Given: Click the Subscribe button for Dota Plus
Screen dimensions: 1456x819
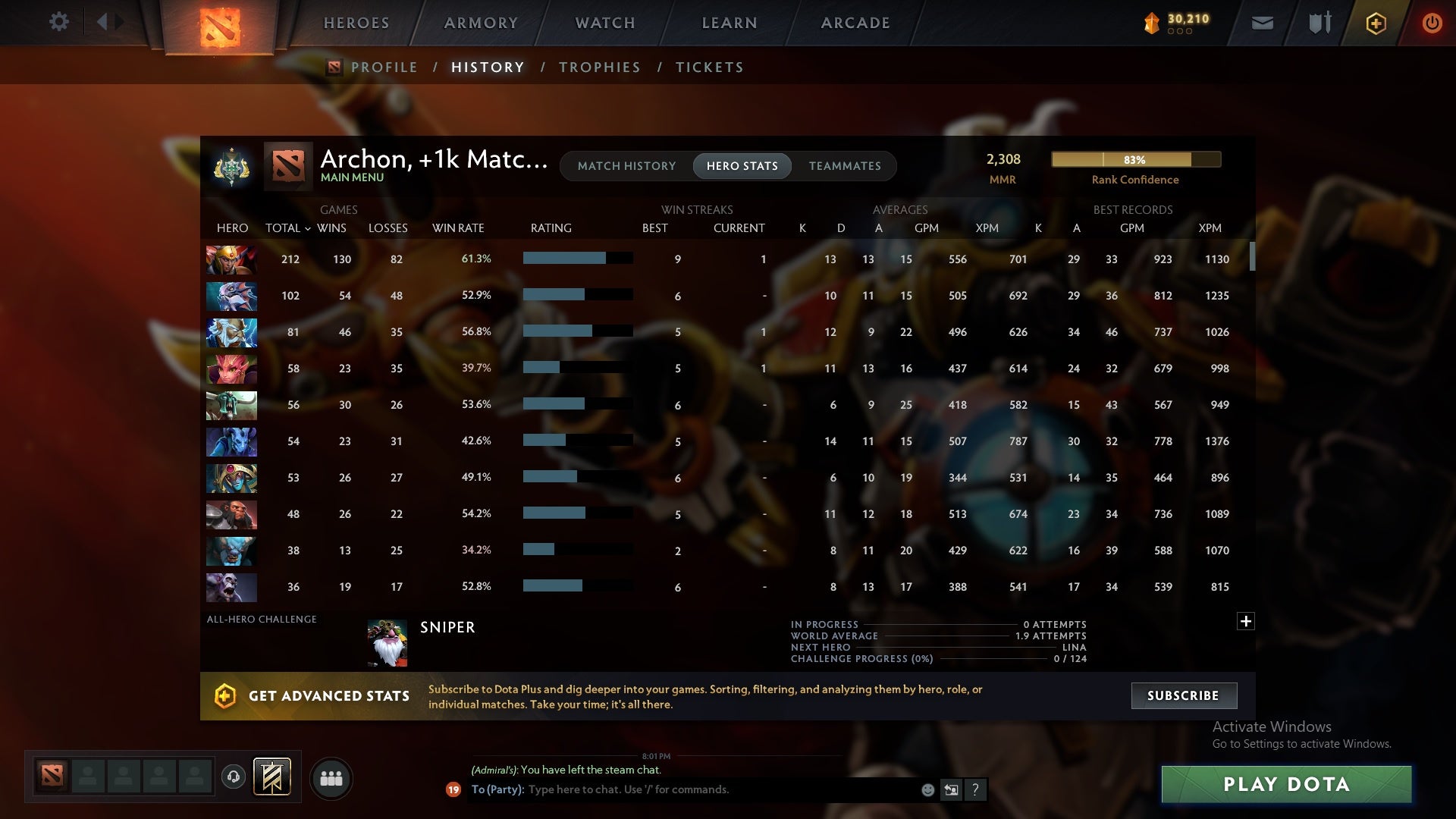Looking at the screenshot, I should pos(1183,695).
